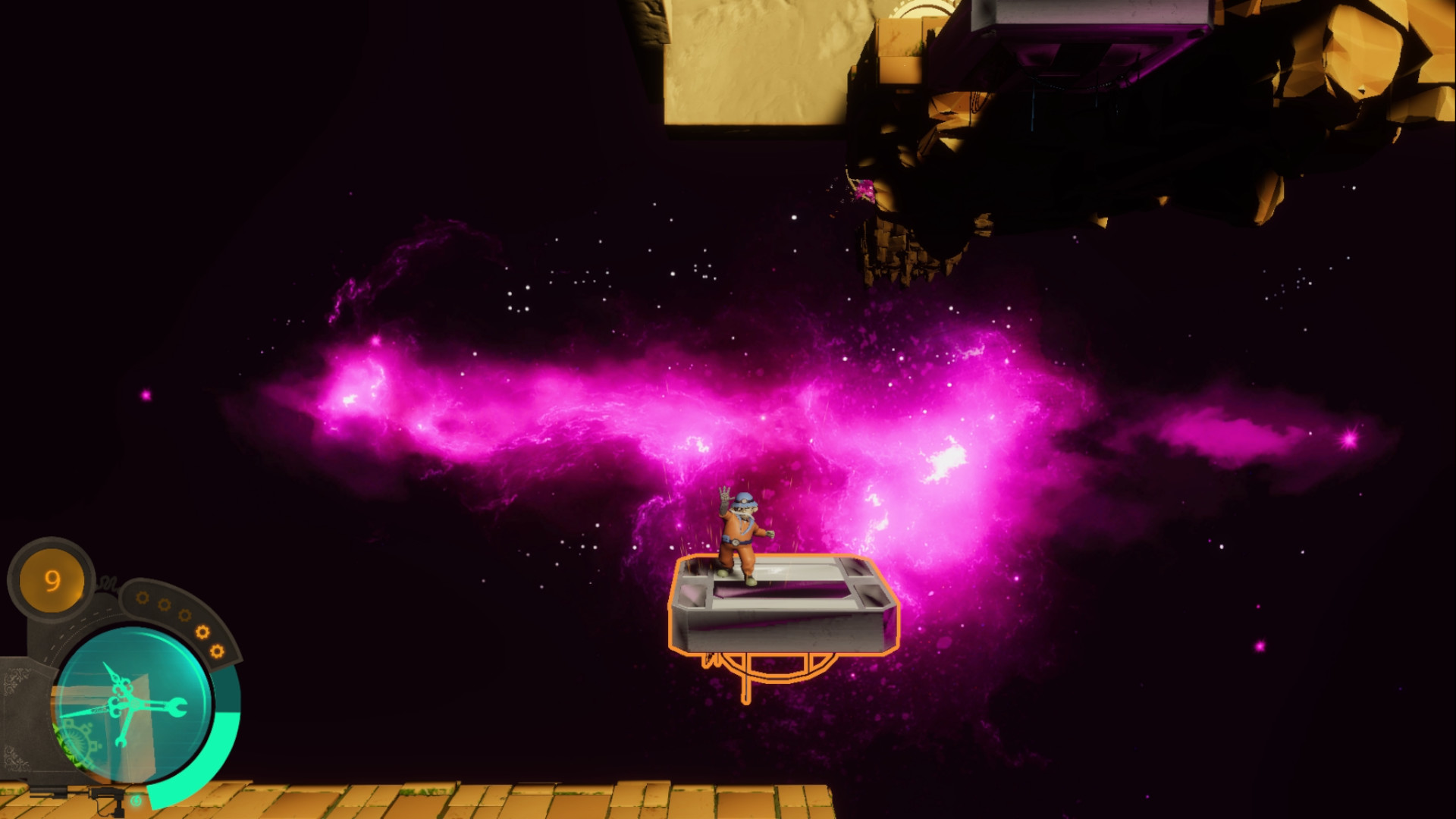The height and width of the screenshot is (819, 1456).
Task: Select the fourth glowing gear icon
Action: tap(201, 632)
